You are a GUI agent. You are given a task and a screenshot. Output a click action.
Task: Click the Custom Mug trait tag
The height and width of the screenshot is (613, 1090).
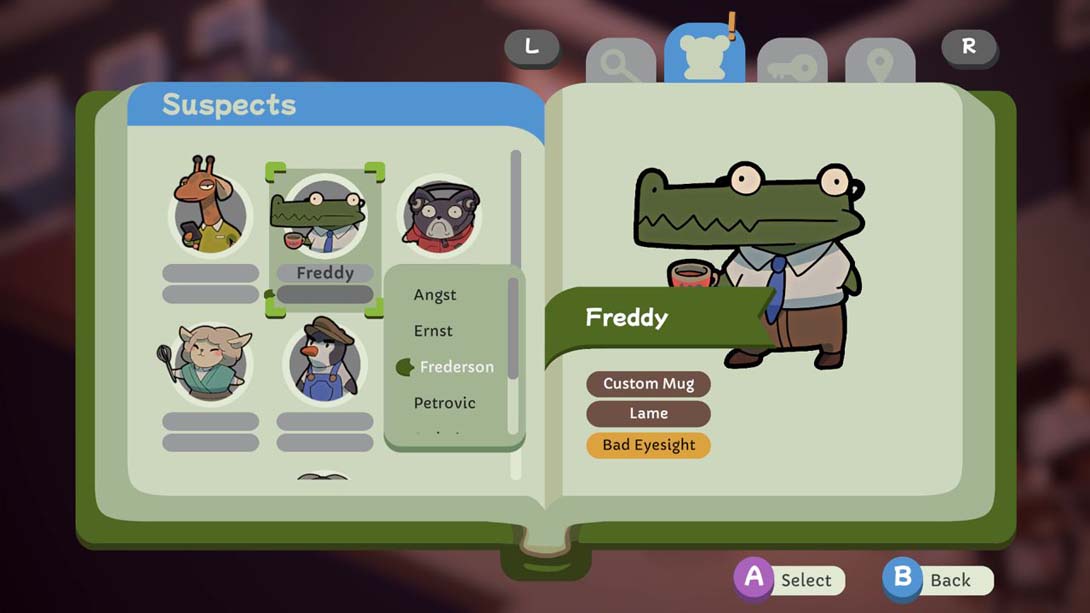point(648,384)
